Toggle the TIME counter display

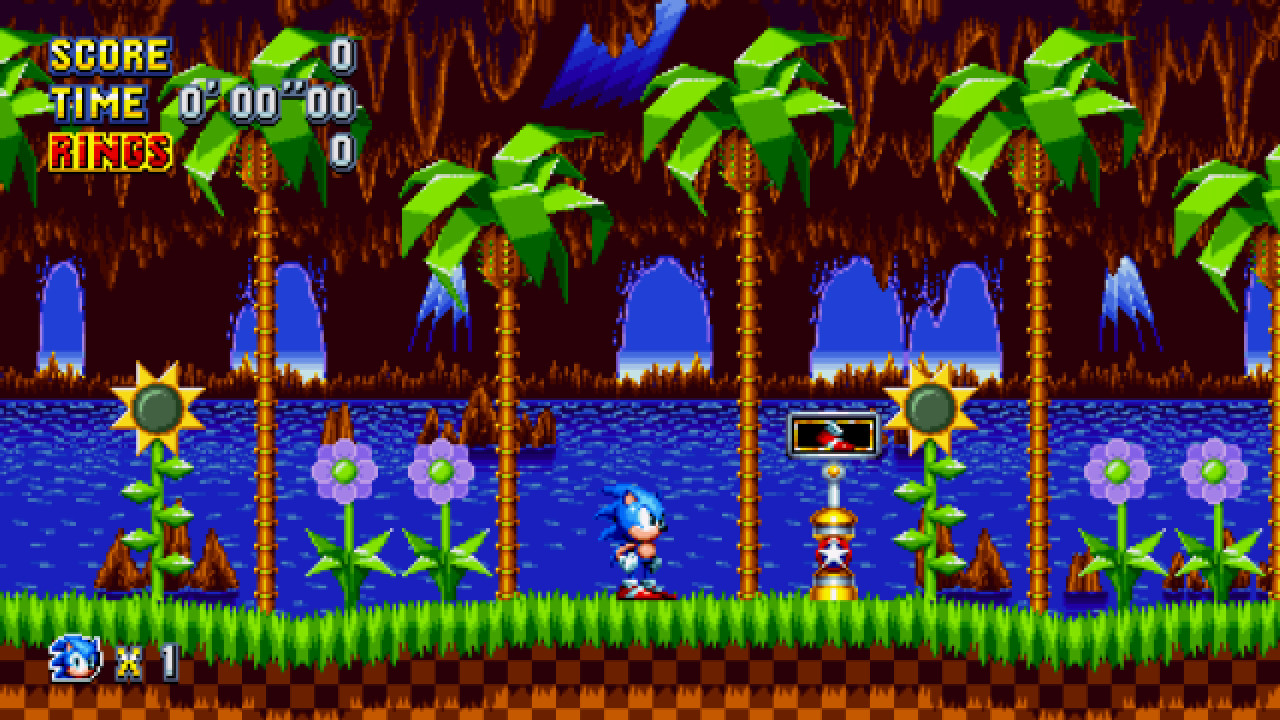(x=96, y=101)
